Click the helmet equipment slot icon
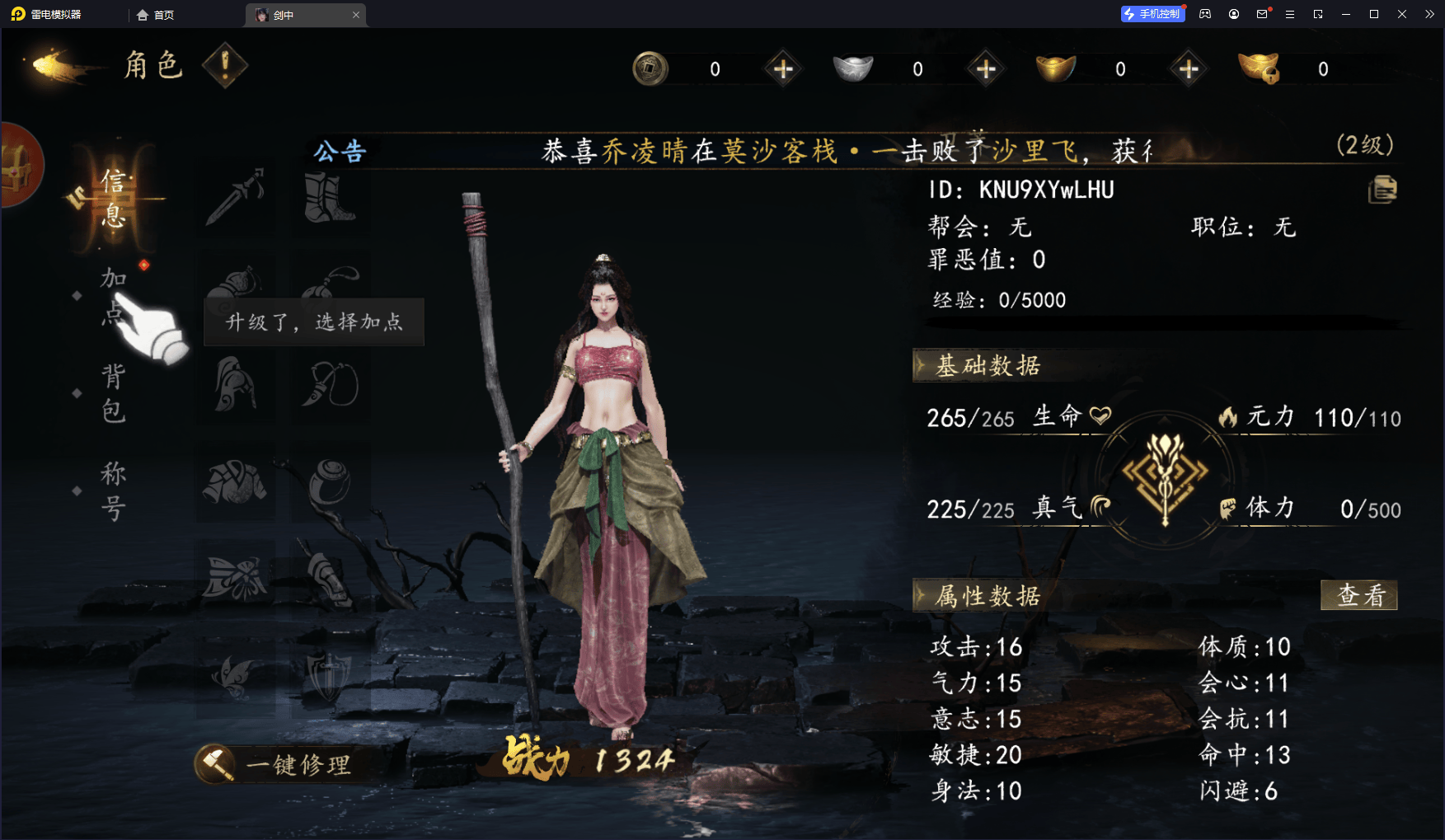Viewport: 1445px width, 840px height. 237,385
